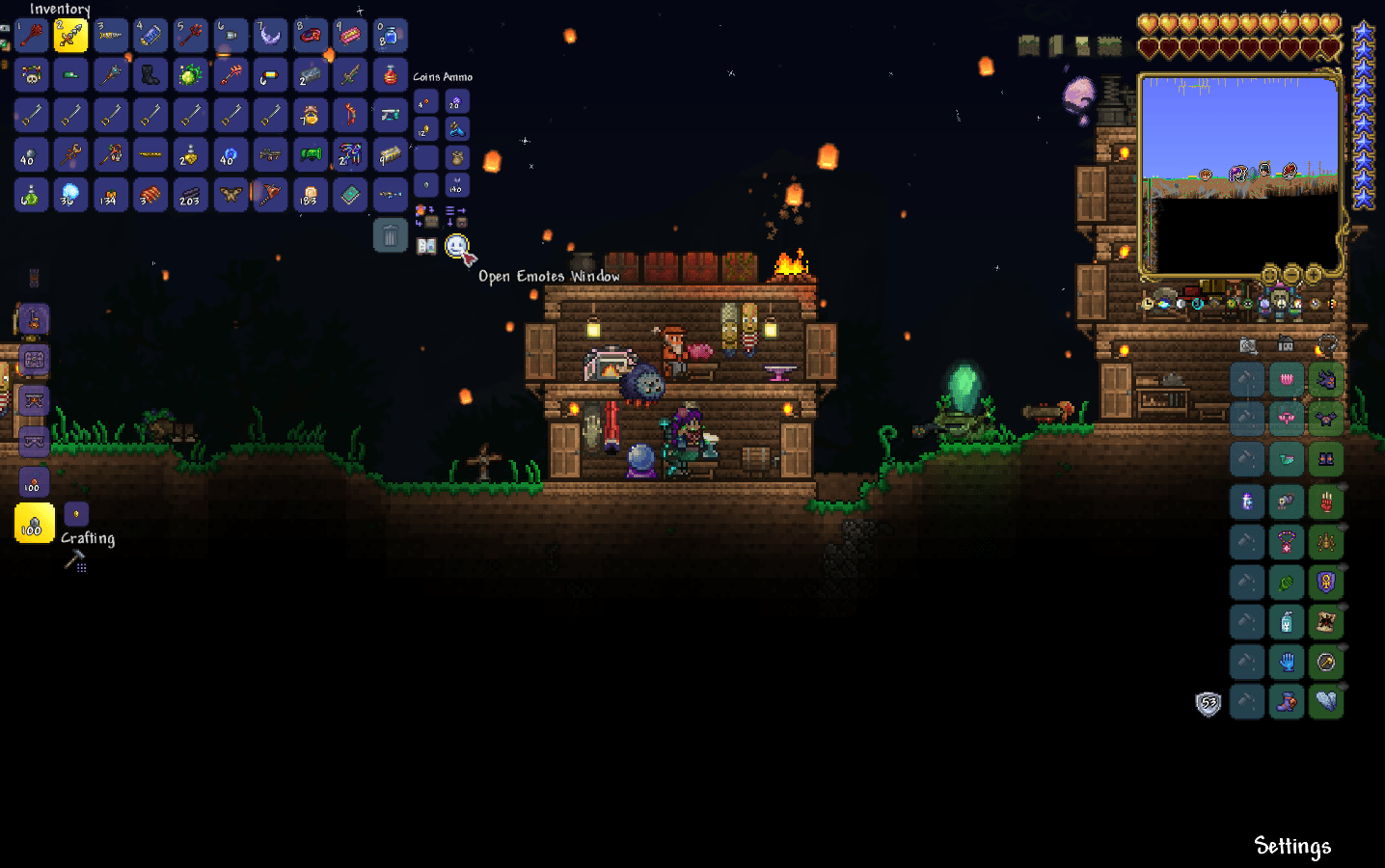The image size is (1385, 868).
Task: Select the pickaxe in hotbar slot 1
Action: (x=31, y=35)
